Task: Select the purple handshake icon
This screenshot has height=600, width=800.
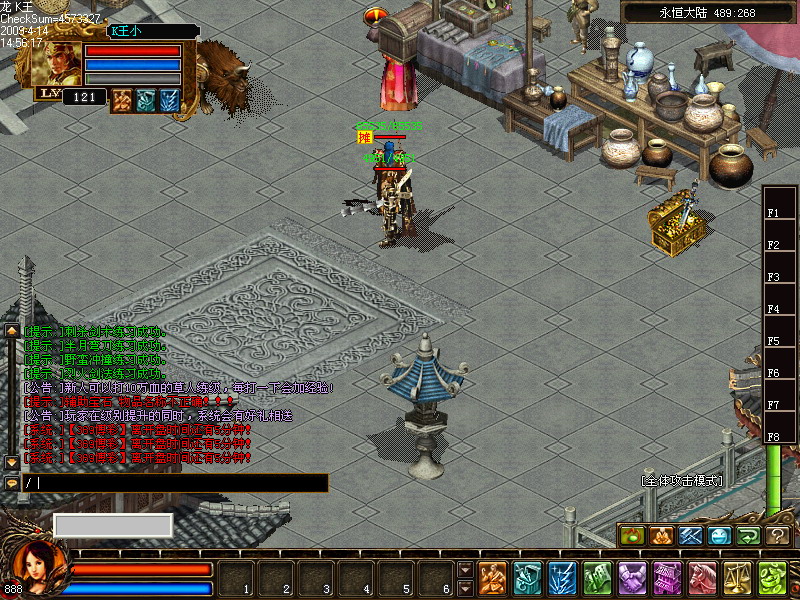Action: (x=632, y=579)
